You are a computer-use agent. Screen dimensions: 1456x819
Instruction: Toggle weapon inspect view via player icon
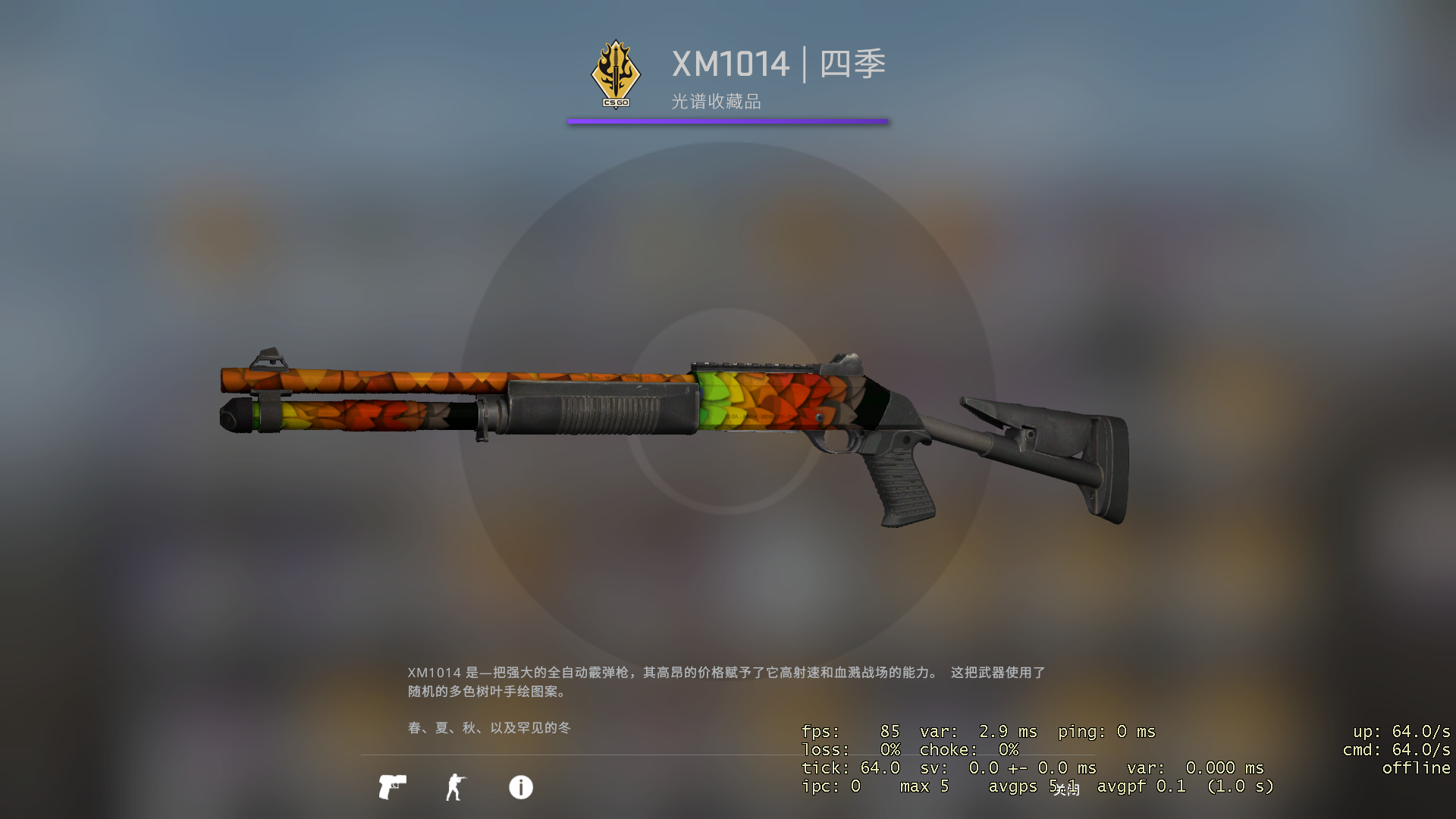click(456, 787)
